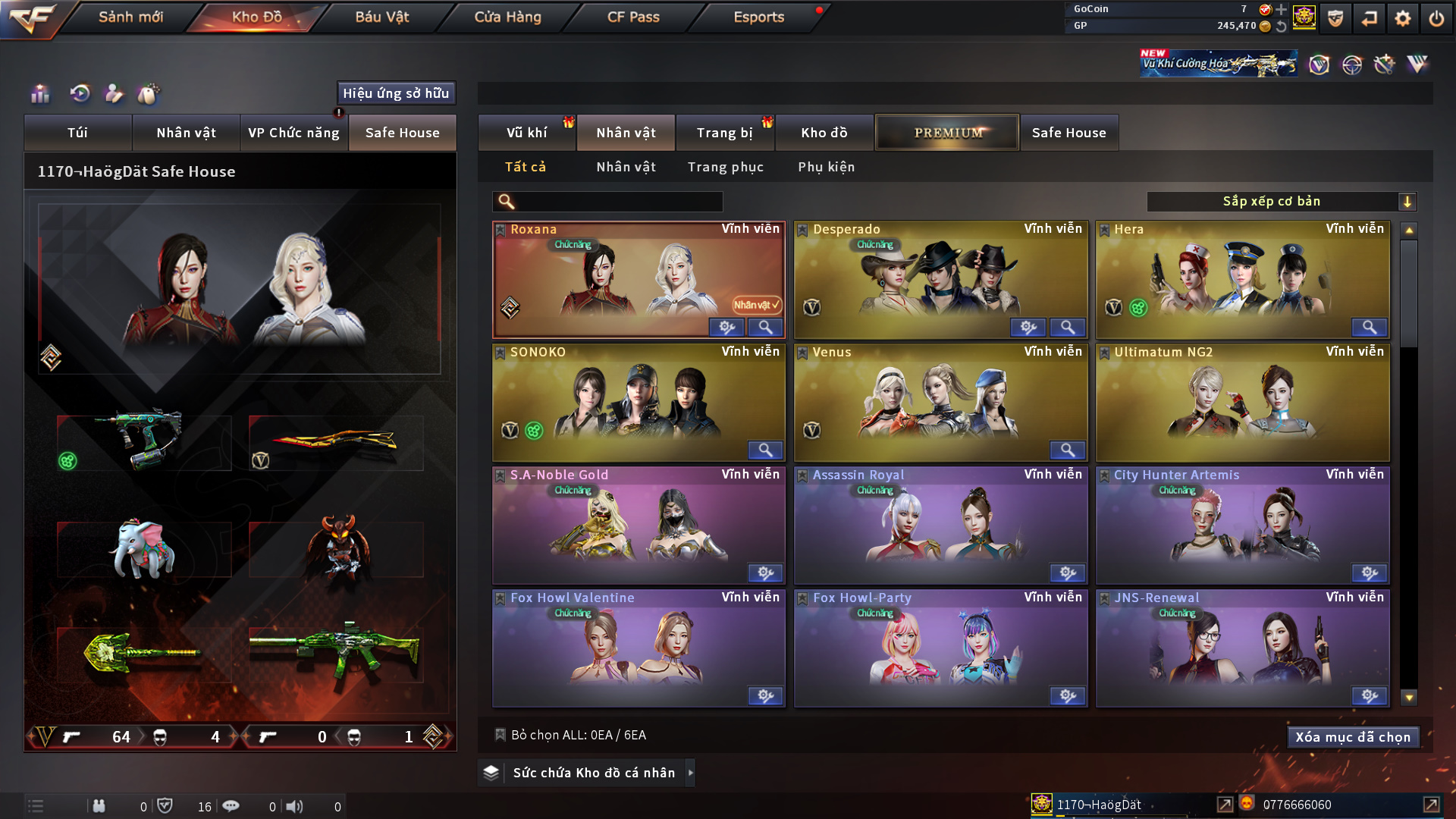Select the PREMIUM inventory tab
This screenshot has height=819, width=1456.
[948, 133]
